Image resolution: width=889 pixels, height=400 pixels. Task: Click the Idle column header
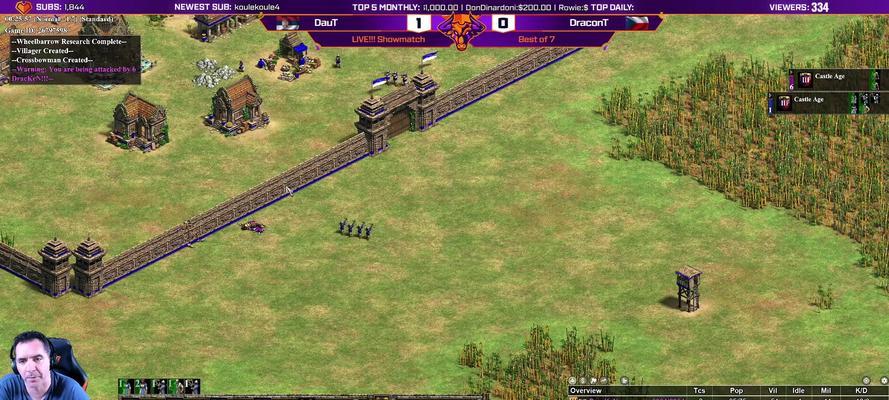pyautogui.click(x=798, y=391)
